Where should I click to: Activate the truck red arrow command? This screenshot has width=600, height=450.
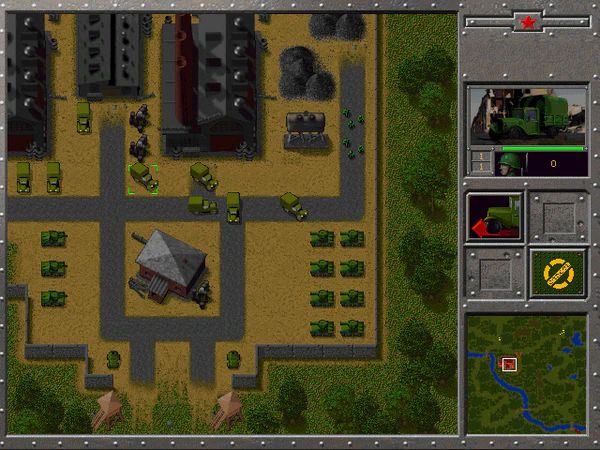coord(496,217)
